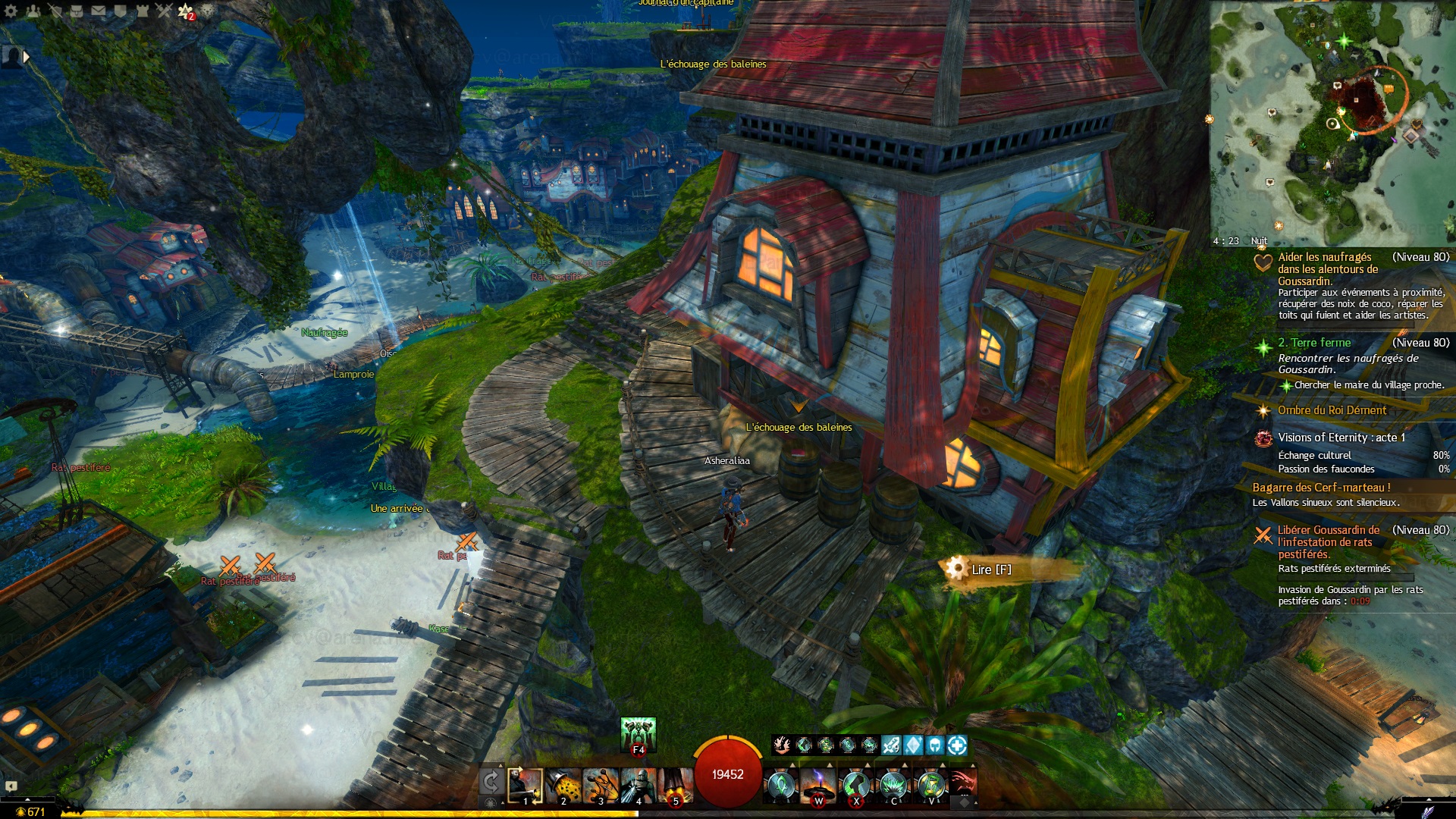Open the bag inventory icon
Image resolution: width=1456 pixels, height=819 pixels.
77,11
